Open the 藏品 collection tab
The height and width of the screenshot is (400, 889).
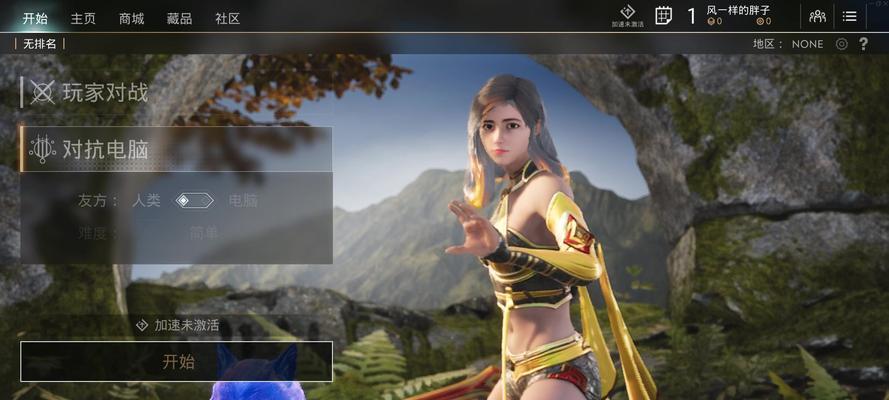(179, 19)
